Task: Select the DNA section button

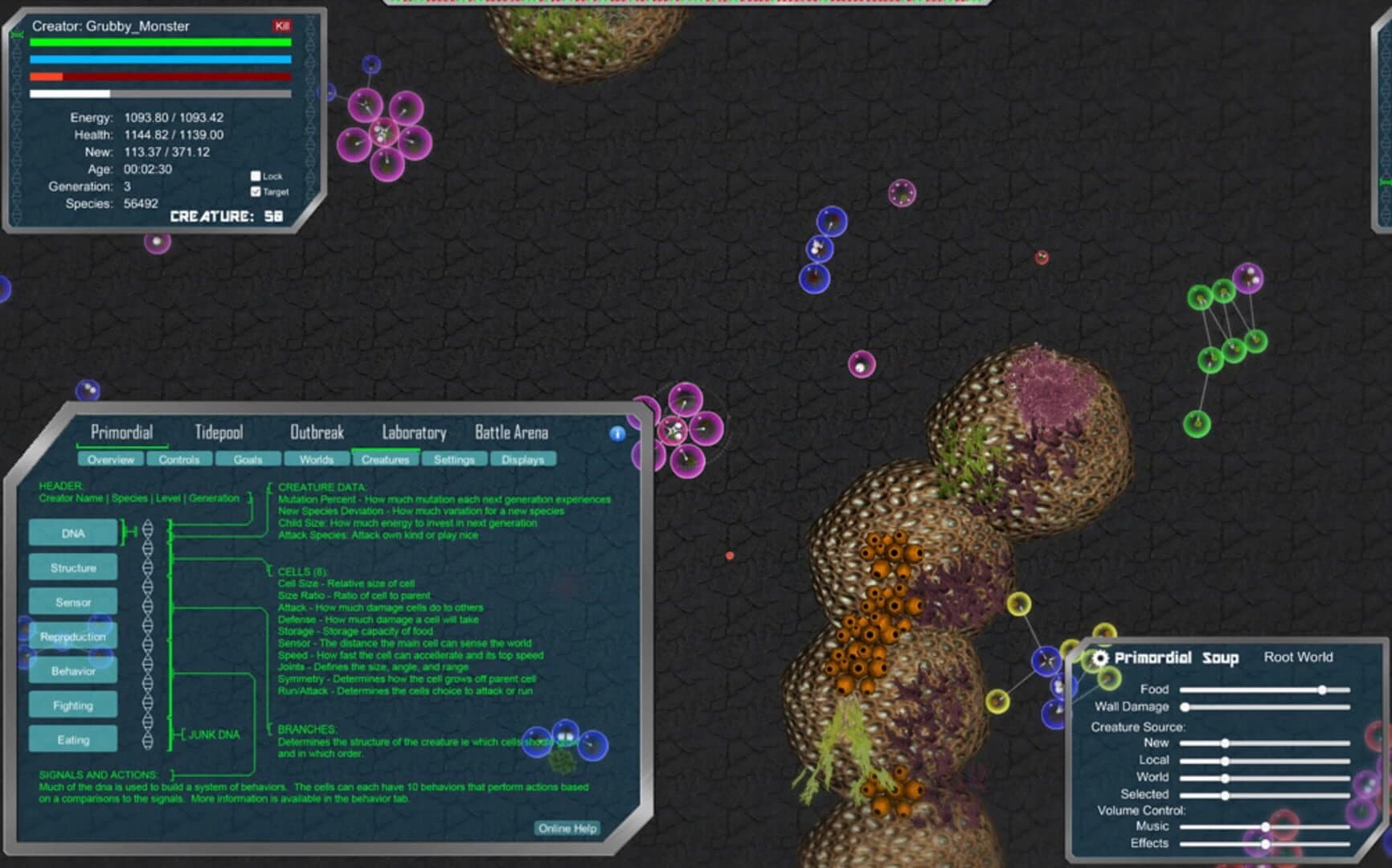Action: click(73, 533)
